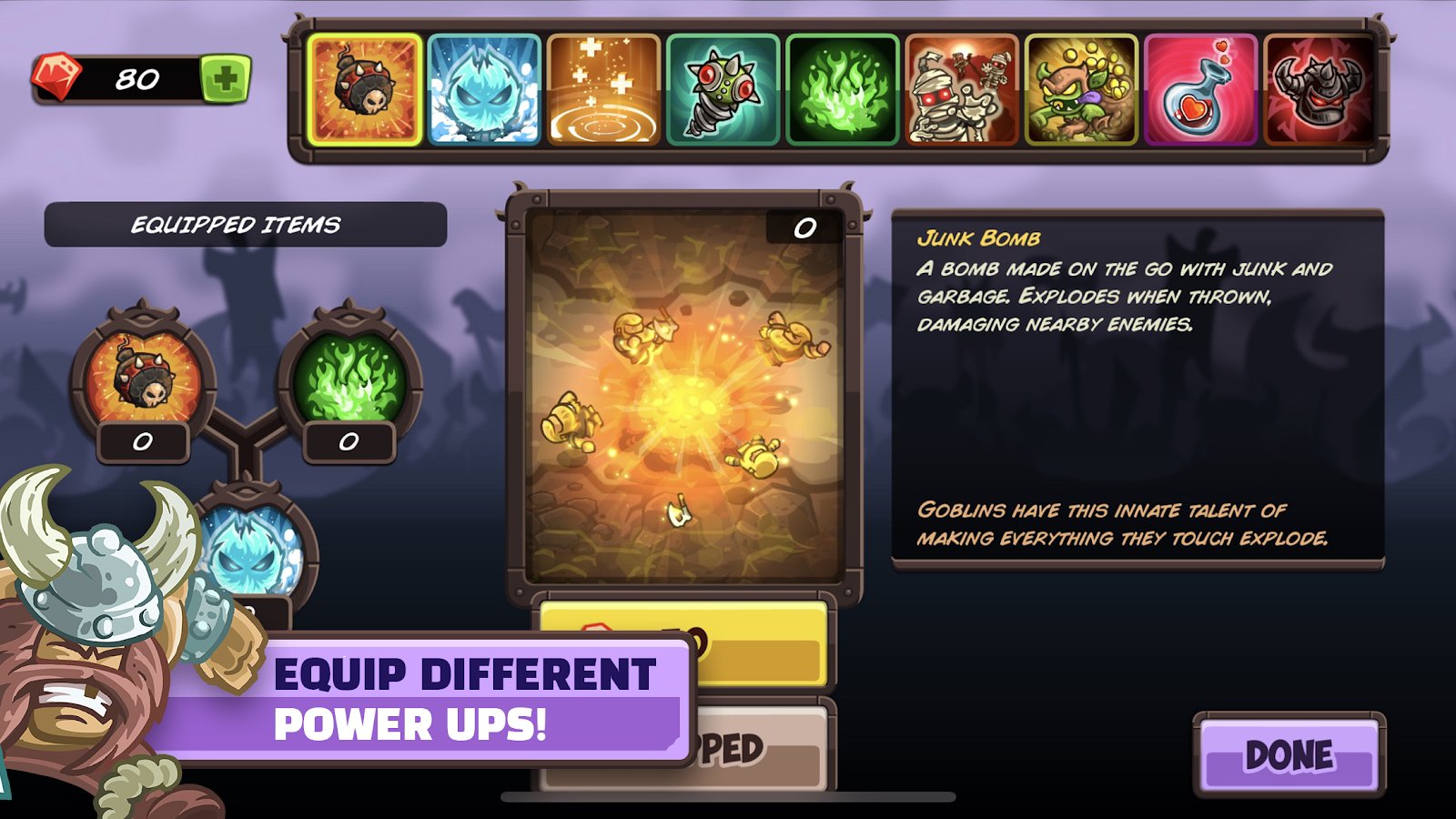Open the gold-spitting goblin tree power-up
Image resolution: width=1456 pixels, height=819 pixels.
pos(1082,88)
